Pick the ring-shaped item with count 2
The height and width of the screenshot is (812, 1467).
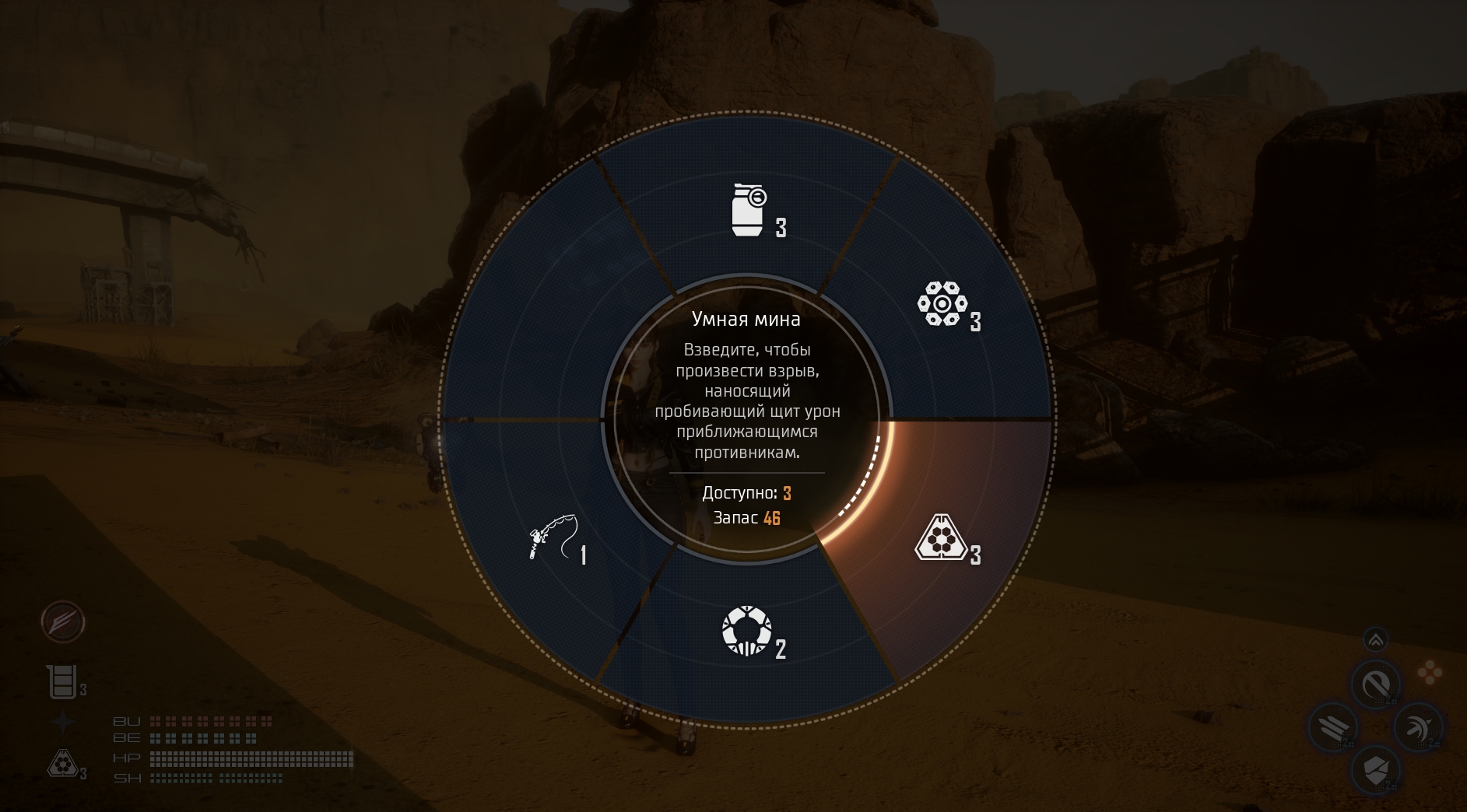[x=747, y=632]
